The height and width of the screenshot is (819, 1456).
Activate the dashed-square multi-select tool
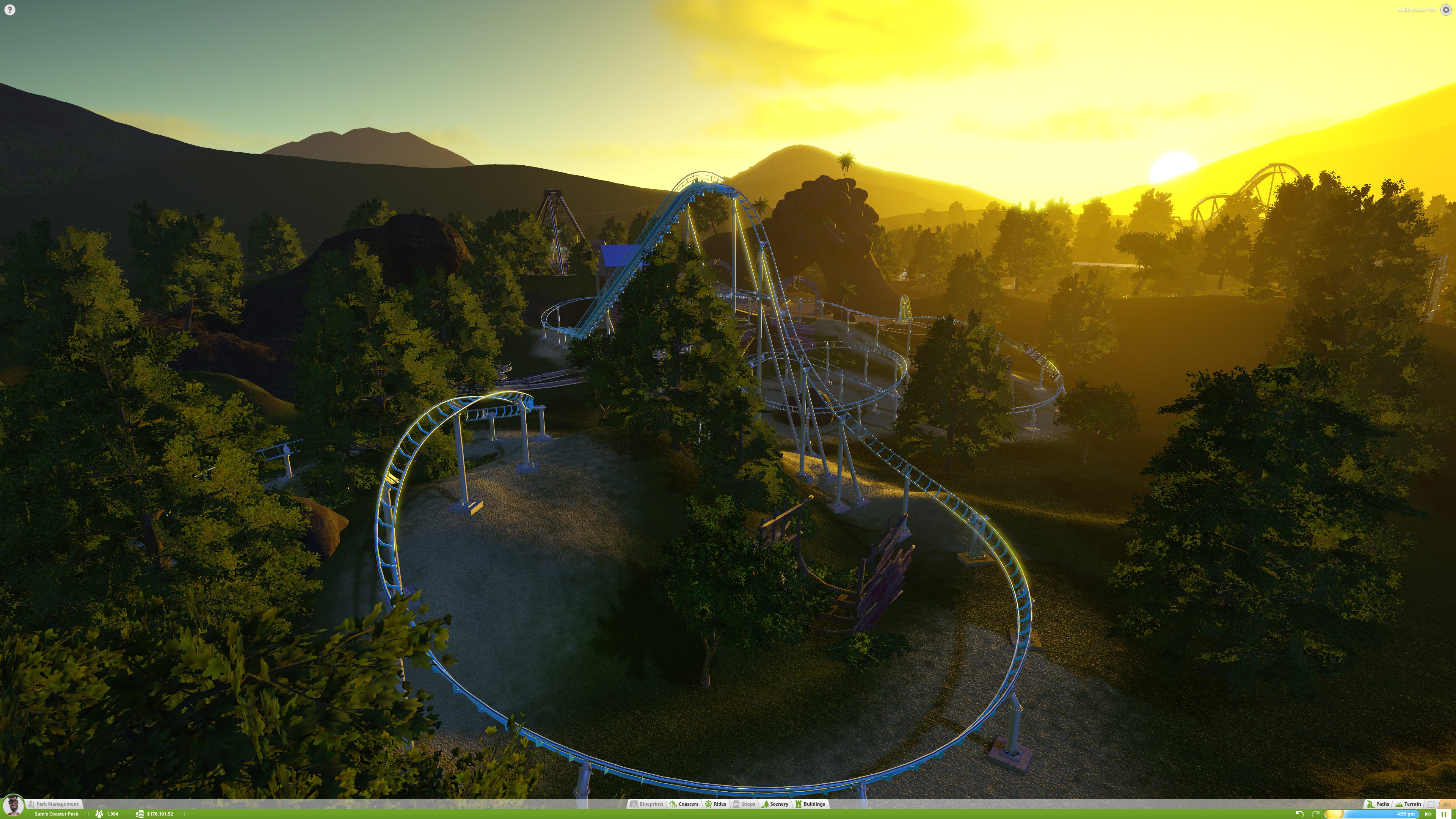1431,804
